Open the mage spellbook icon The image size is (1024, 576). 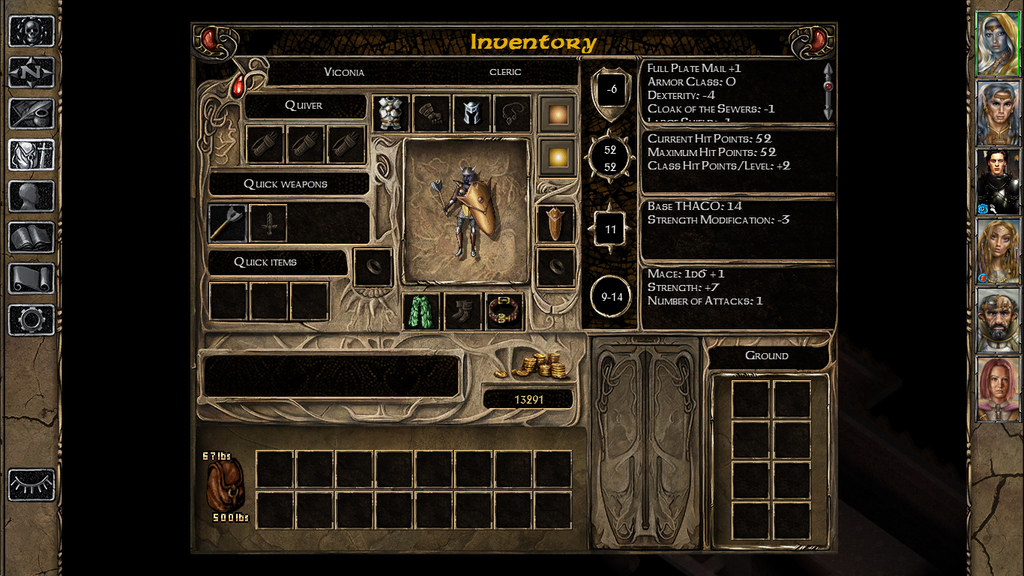coord(31,237)
